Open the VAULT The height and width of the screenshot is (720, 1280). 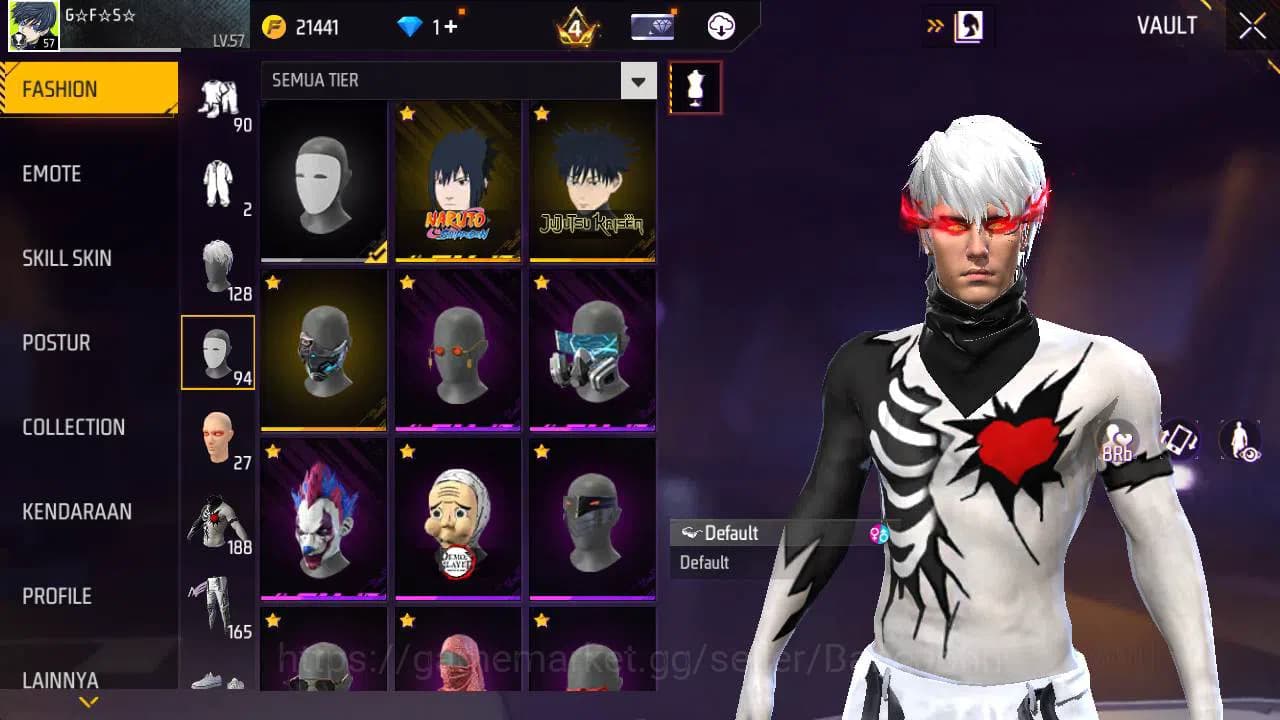1167,26
